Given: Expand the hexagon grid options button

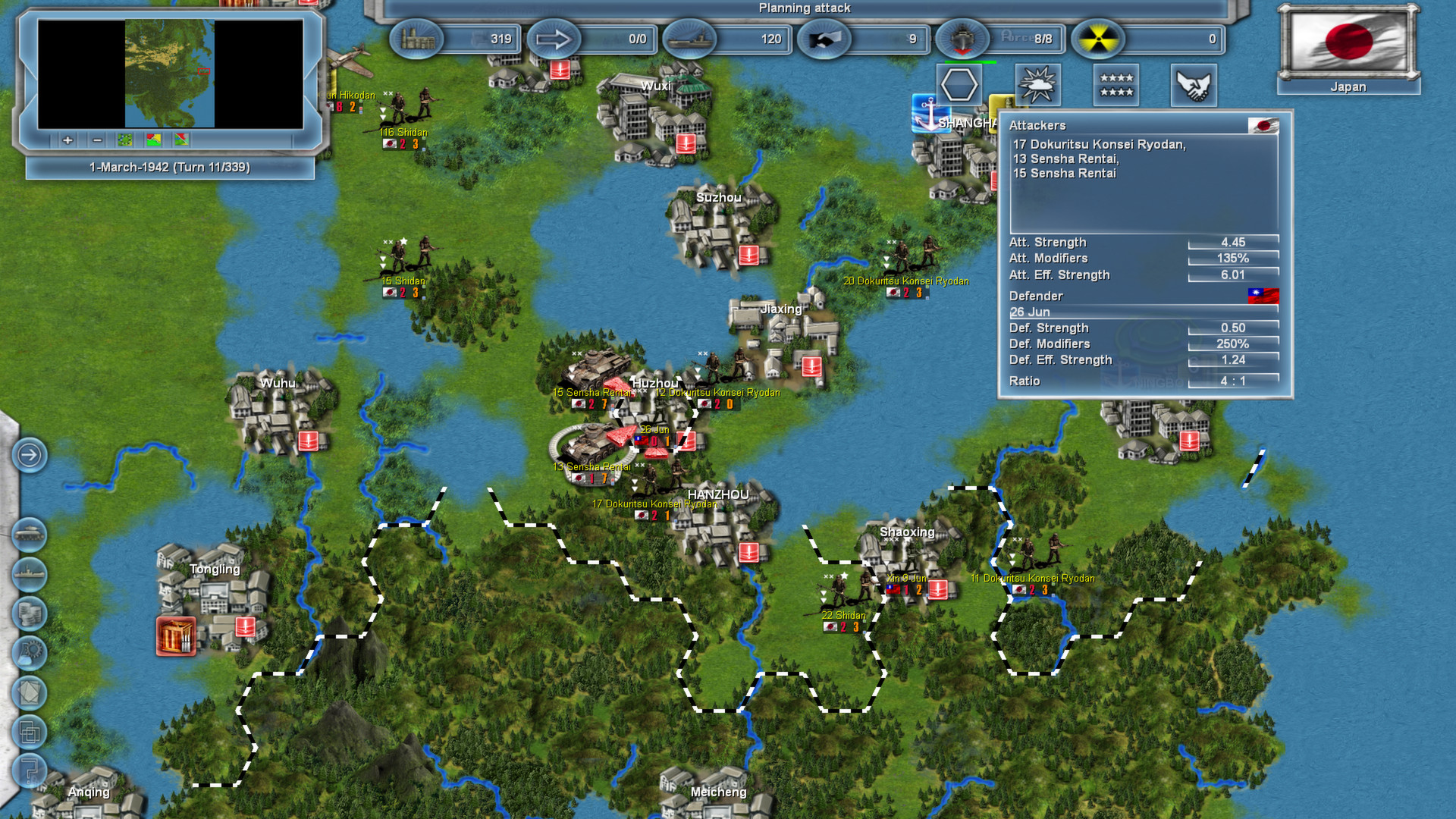Looking at the screenshot, I should (x=959, y=84).
